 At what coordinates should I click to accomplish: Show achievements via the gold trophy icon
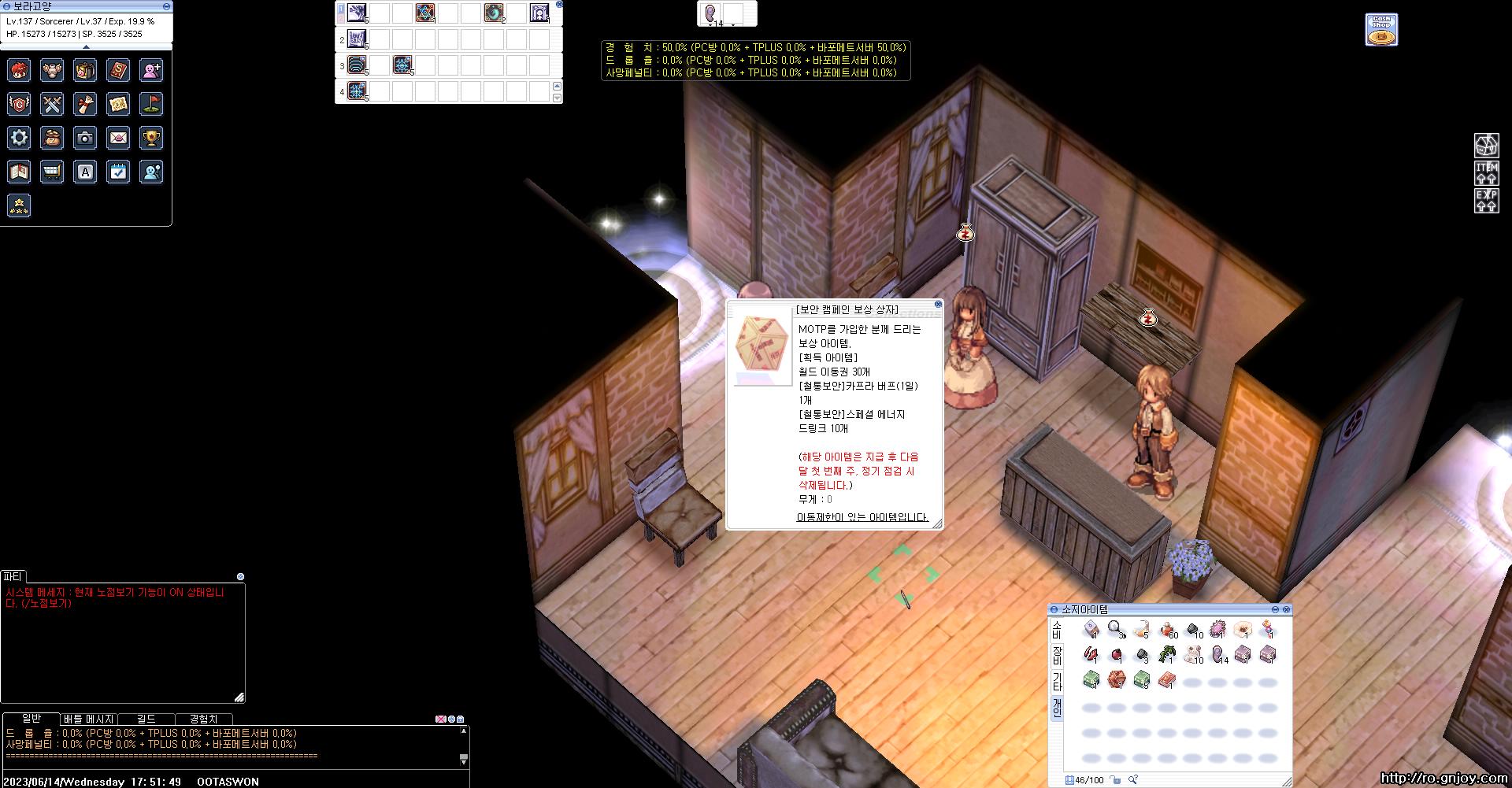pyautogui.click(x=151, y=138)
